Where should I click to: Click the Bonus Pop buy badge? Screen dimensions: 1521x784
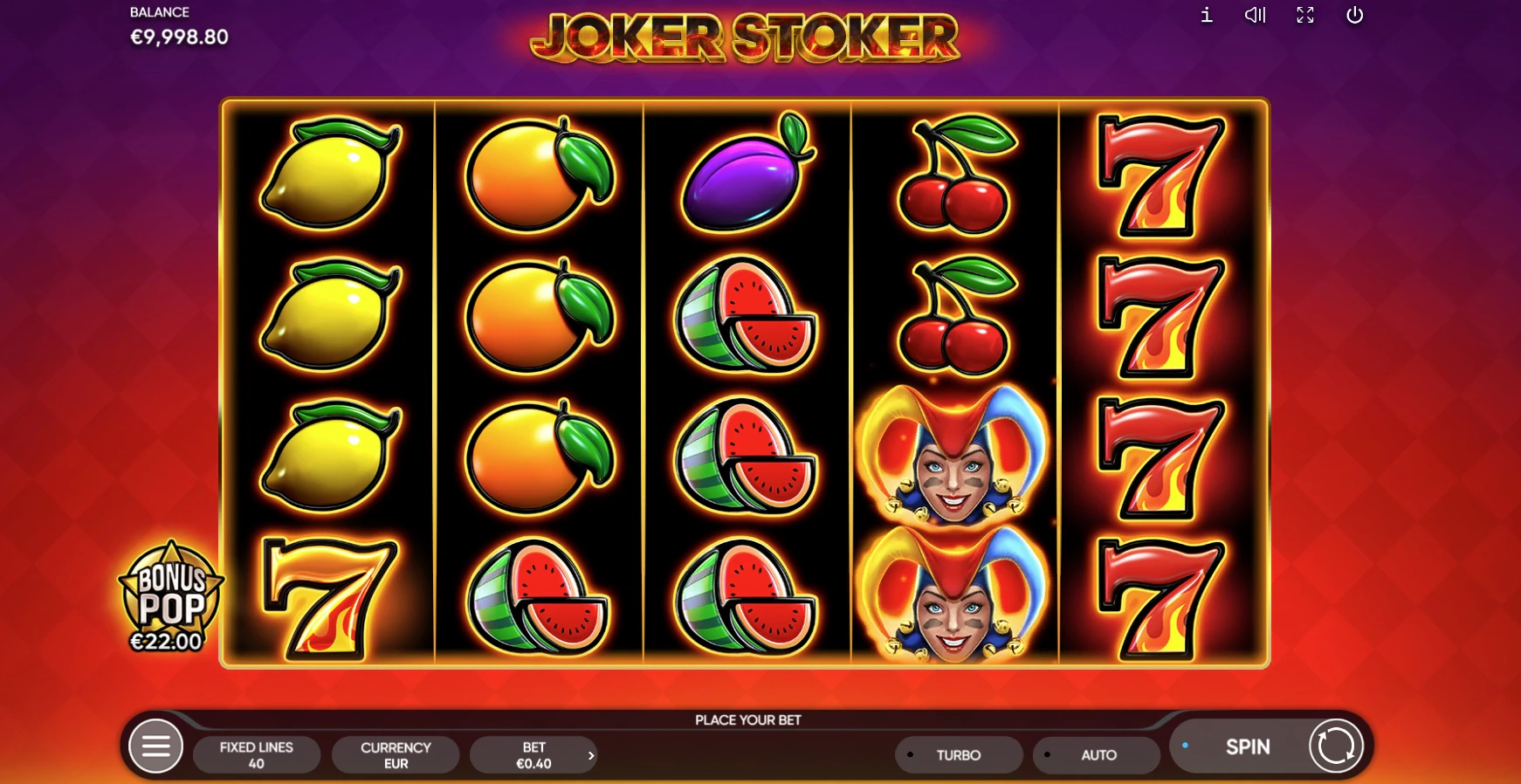click(170, 598)
